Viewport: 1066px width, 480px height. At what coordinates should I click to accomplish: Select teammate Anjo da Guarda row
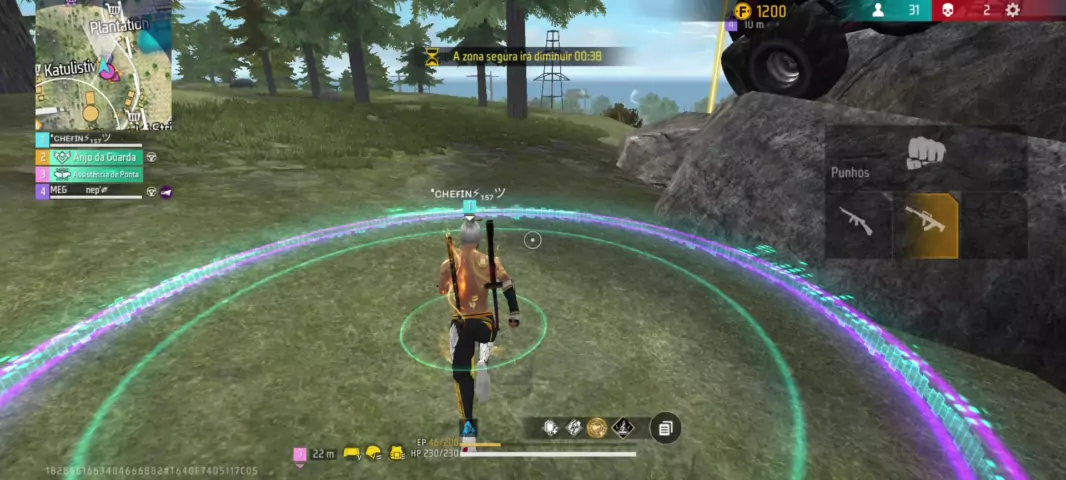coord(95,157)
